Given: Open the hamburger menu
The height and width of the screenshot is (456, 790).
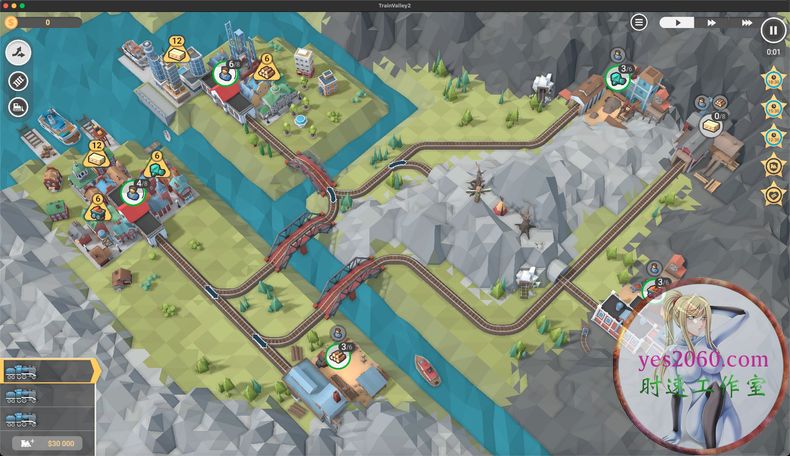Looking at the screenshot, I should (639, 22).
